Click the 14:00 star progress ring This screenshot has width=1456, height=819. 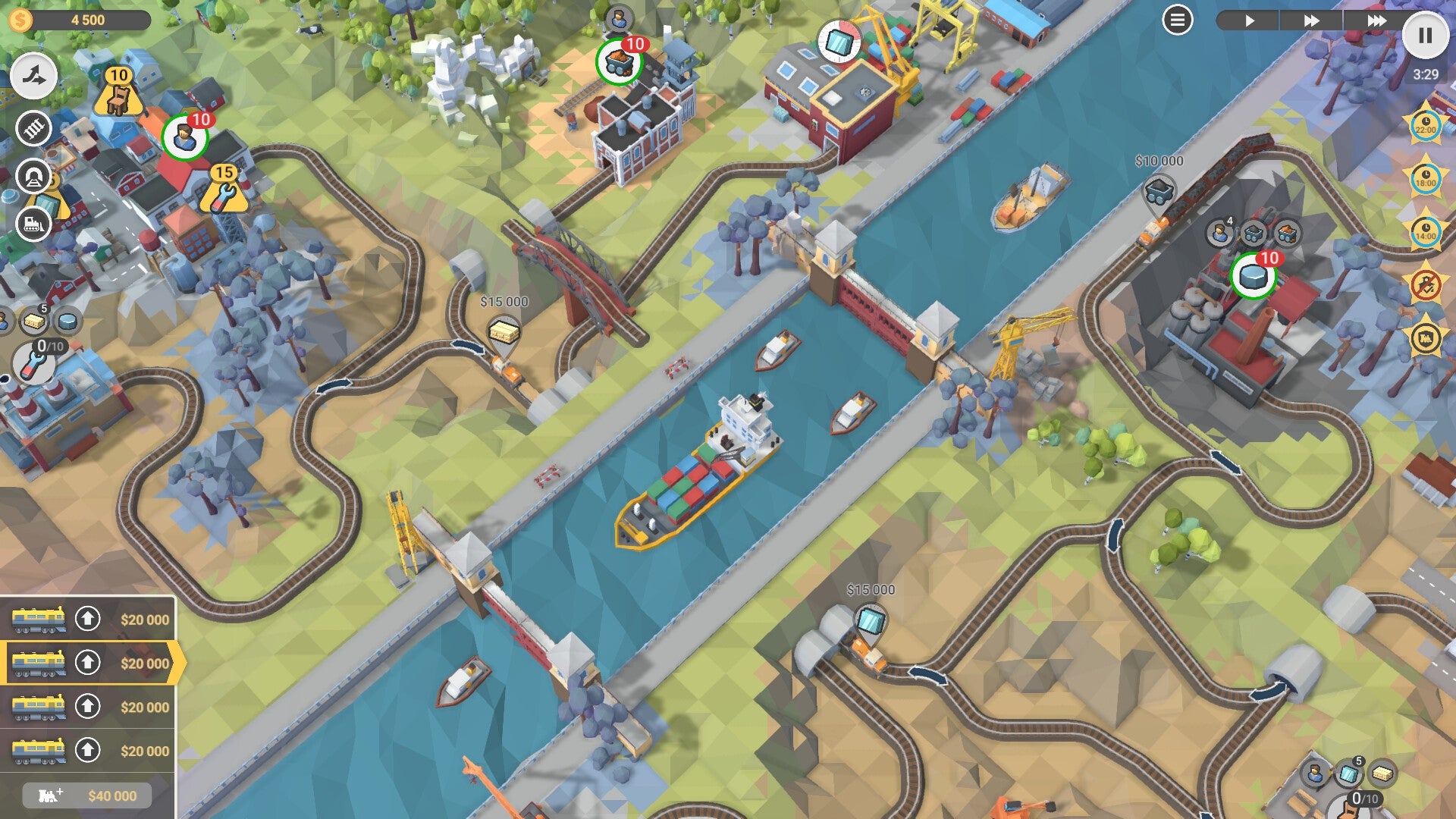tap(1427, 229)
